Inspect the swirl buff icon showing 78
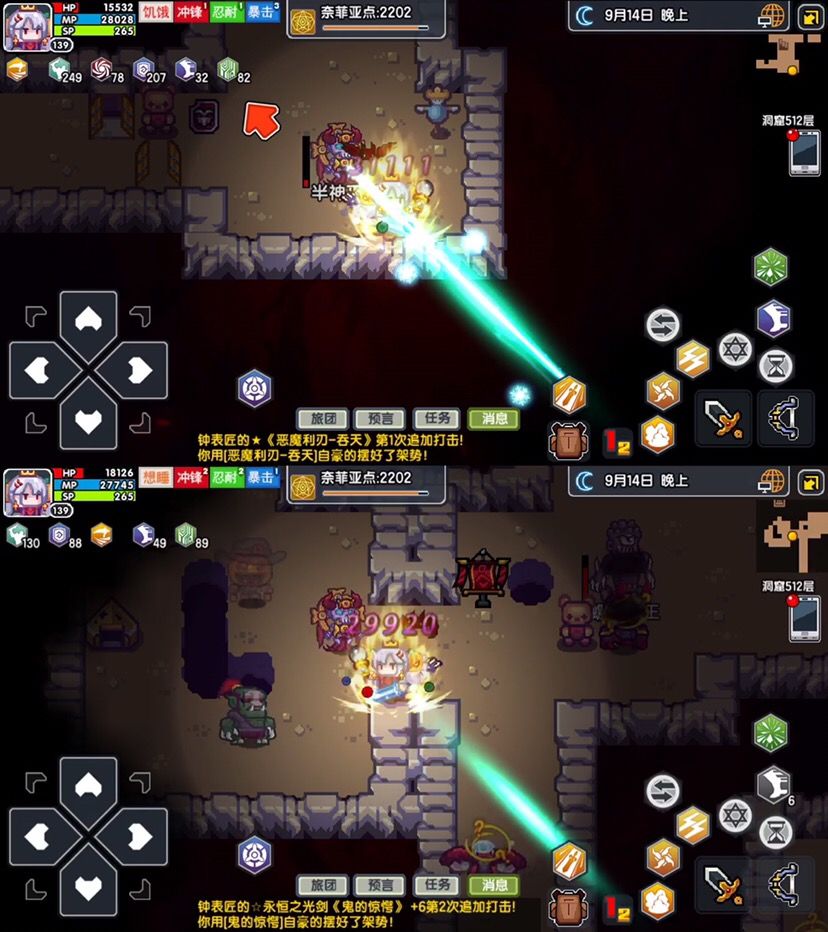This screenshot has width=828, height=932. pos(103,70)
